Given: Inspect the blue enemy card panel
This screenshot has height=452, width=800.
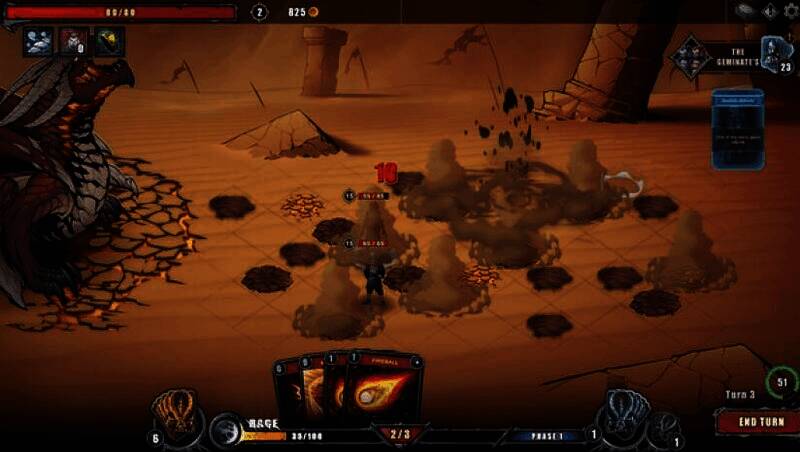Looking at the screenshot, I should 738,129.
